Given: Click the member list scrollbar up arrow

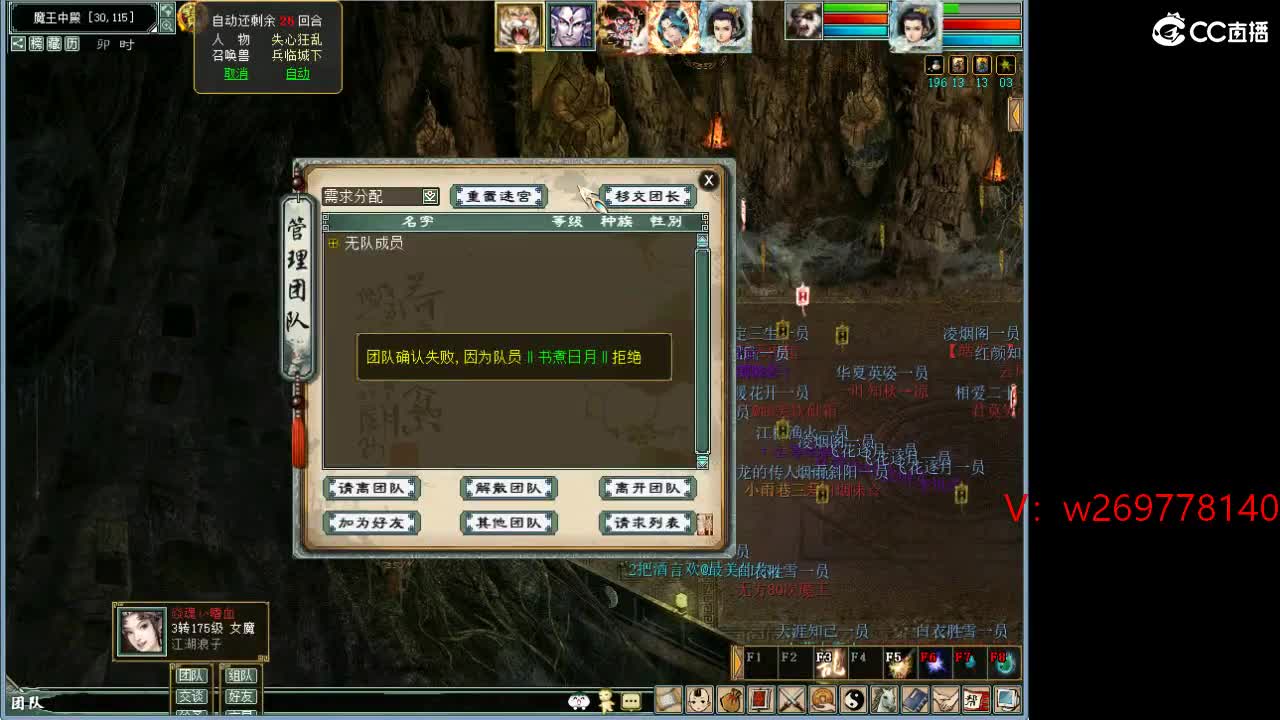Looking at the screenshot, I should click(701, 240).
